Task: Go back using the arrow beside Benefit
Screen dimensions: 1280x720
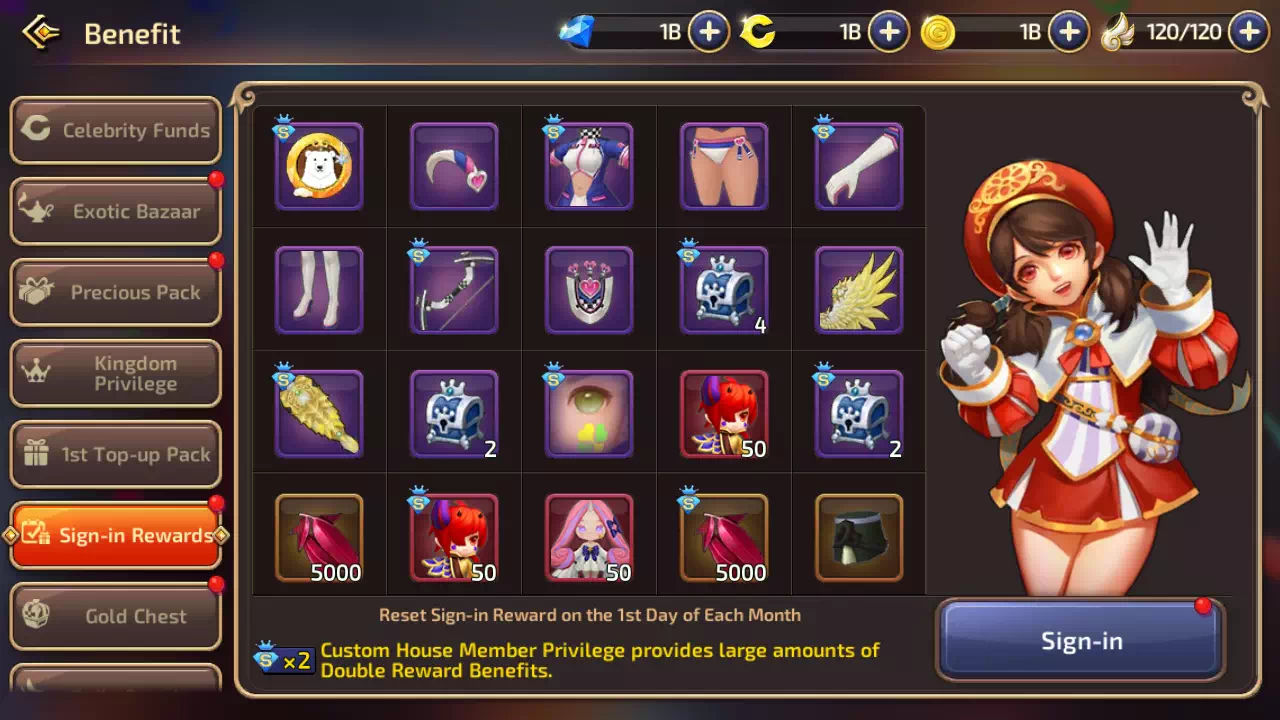Action: [41, 33]
